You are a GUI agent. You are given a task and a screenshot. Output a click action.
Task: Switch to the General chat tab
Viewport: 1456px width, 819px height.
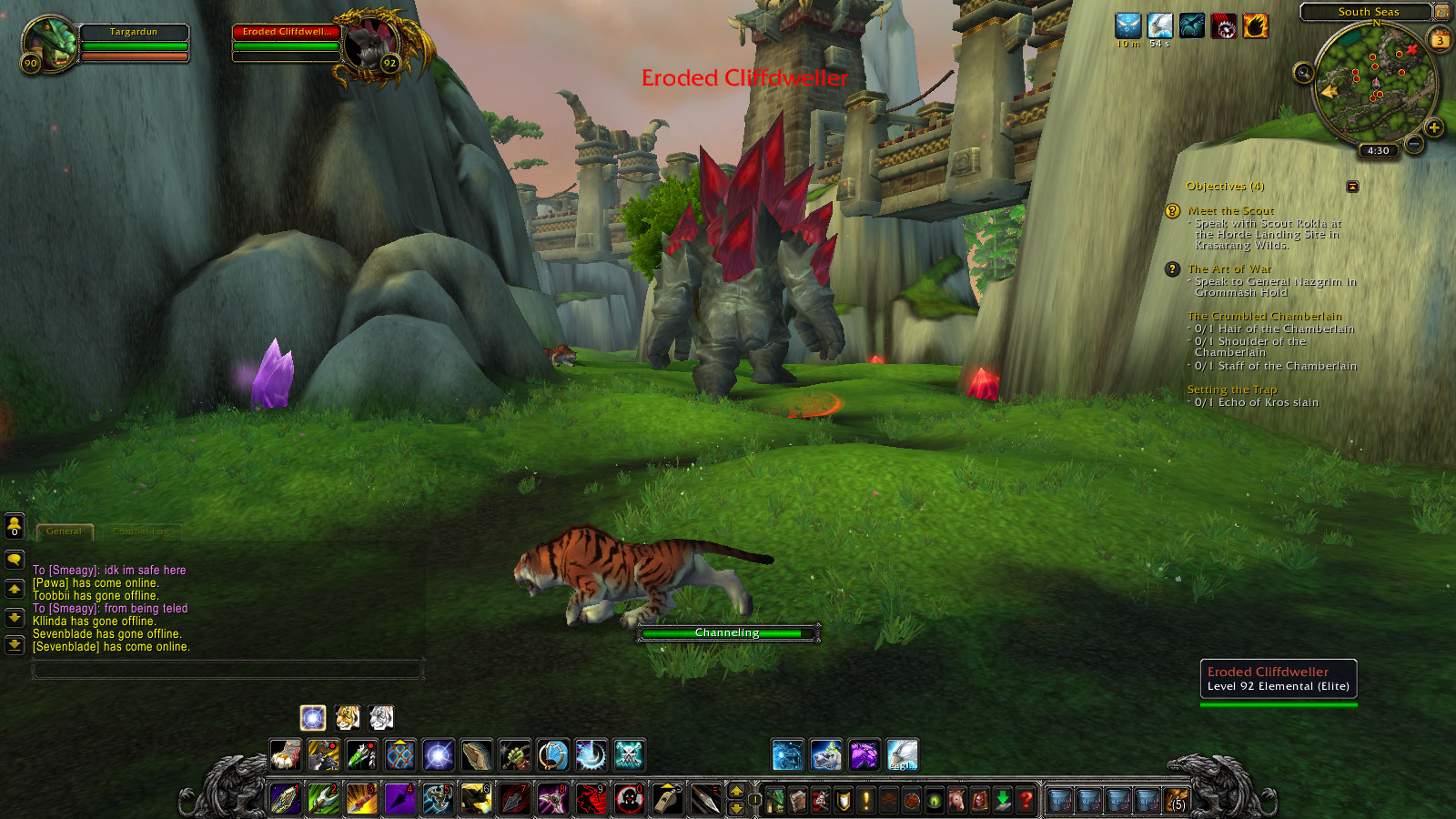pyautogui.click(x=64, y=531)
